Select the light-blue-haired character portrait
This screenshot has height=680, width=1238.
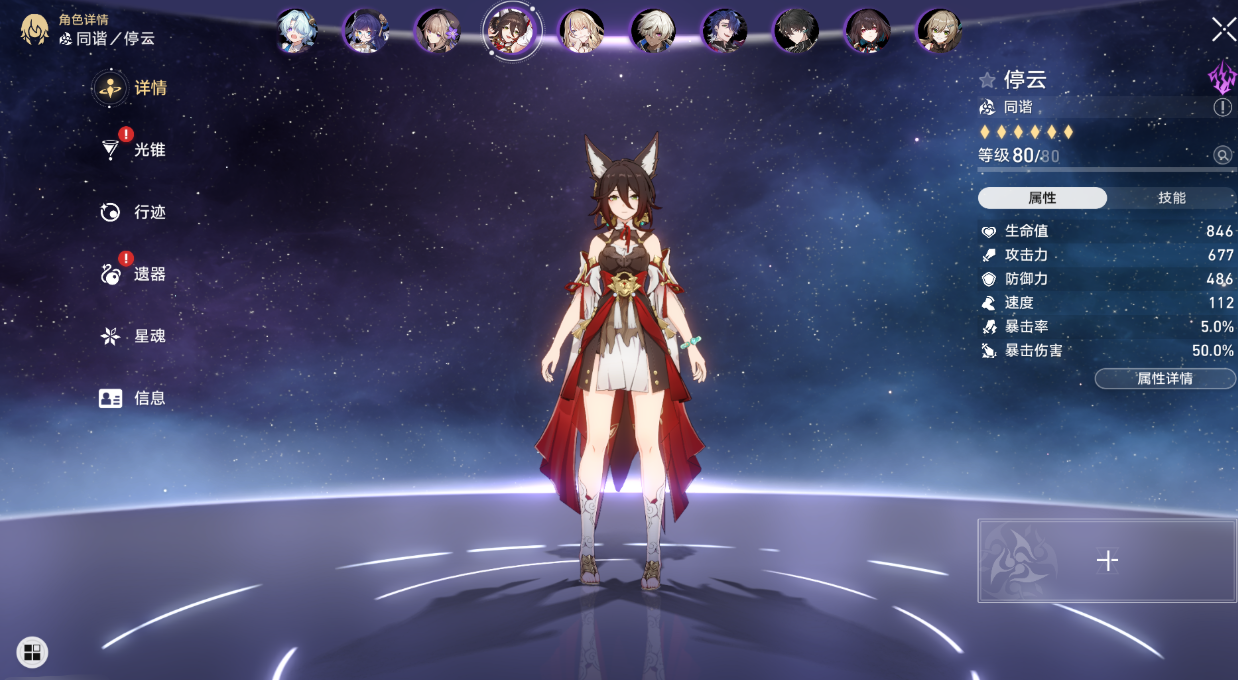point(296,31)
